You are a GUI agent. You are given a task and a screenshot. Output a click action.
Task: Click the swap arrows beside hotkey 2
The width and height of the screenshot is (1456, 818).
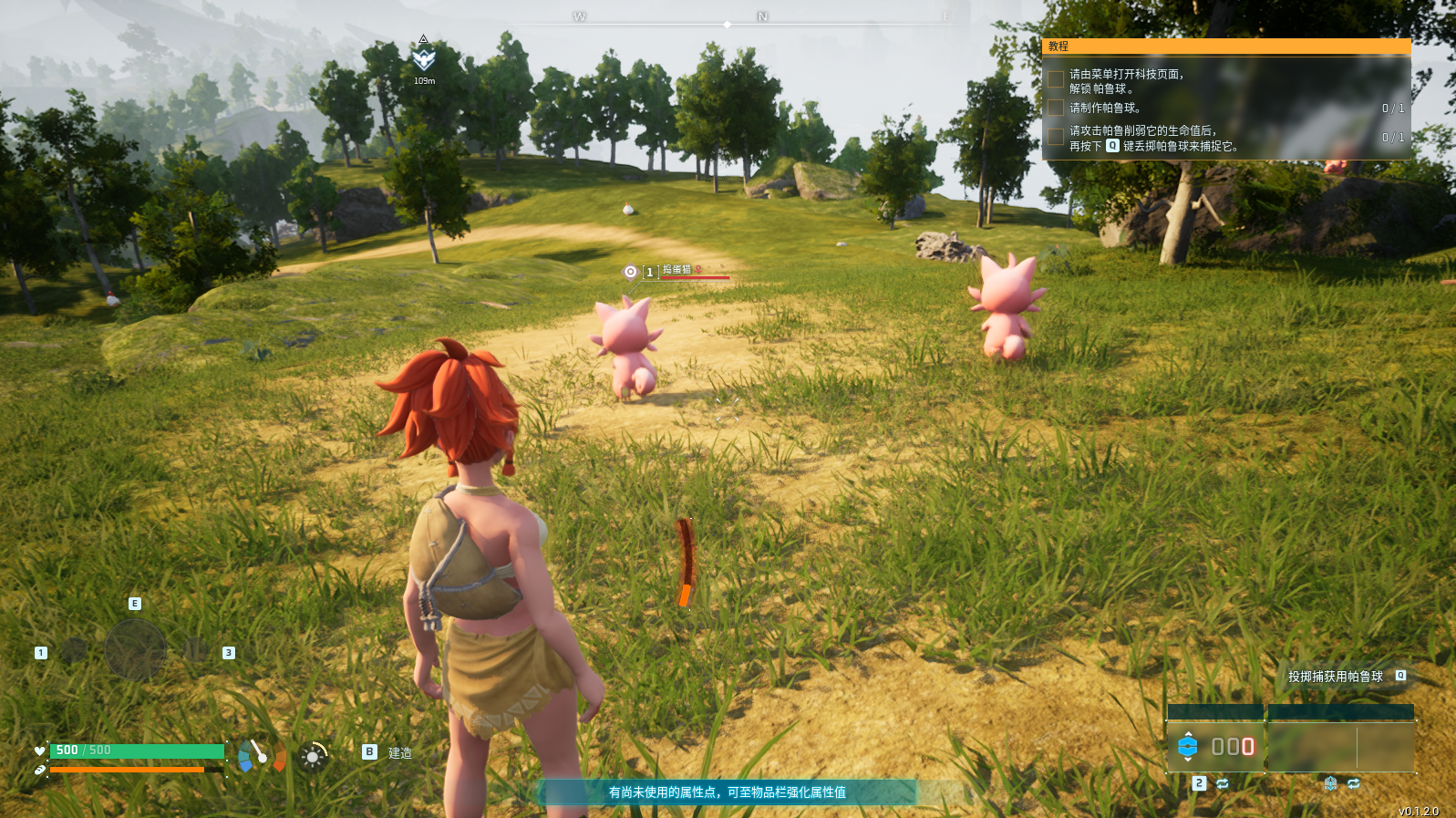coord(1223,783)
